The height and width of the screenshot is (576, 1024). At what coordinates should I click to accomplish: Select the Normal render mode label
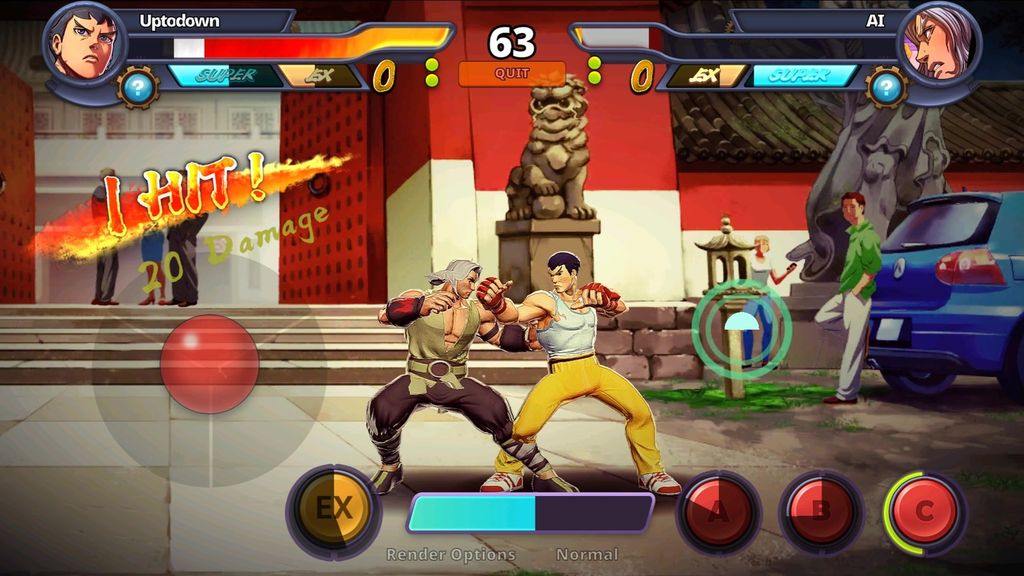587,554
